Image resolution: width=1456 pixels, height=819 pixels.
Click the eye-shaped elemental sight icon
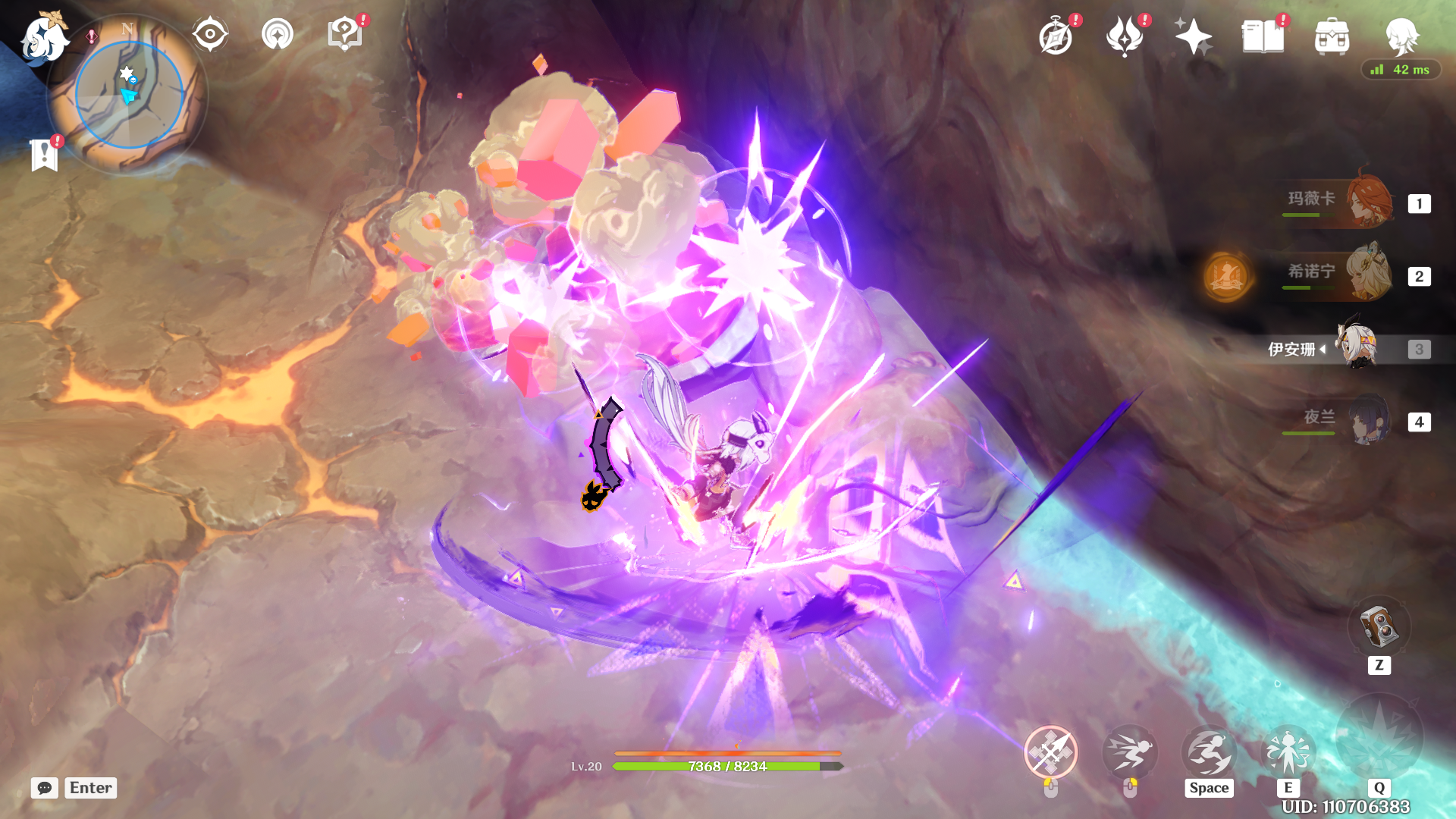point(210,35)
